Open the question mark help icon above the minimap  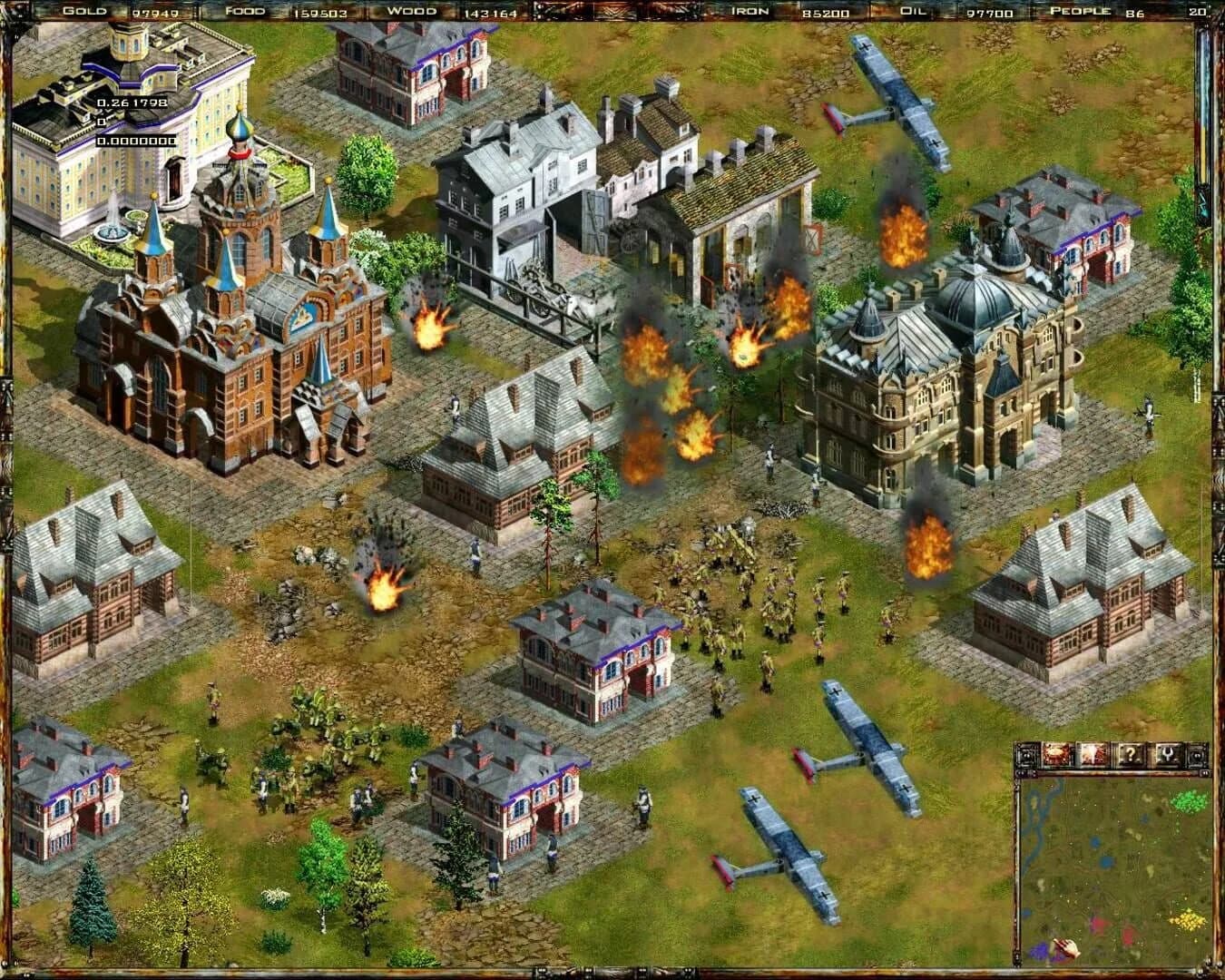pyautogui.click(x=1132, y=755)
